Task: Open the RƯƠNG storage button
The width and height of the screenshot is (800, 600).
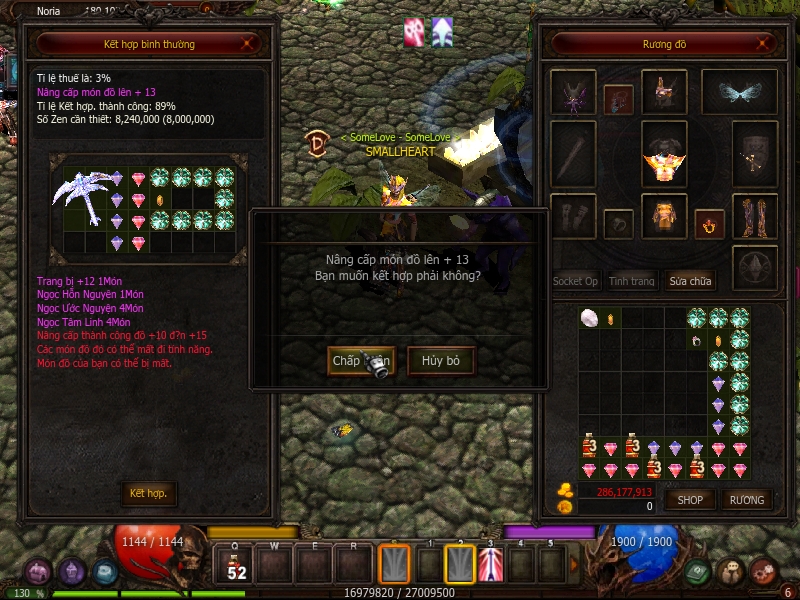Action: tap(746, 499)
